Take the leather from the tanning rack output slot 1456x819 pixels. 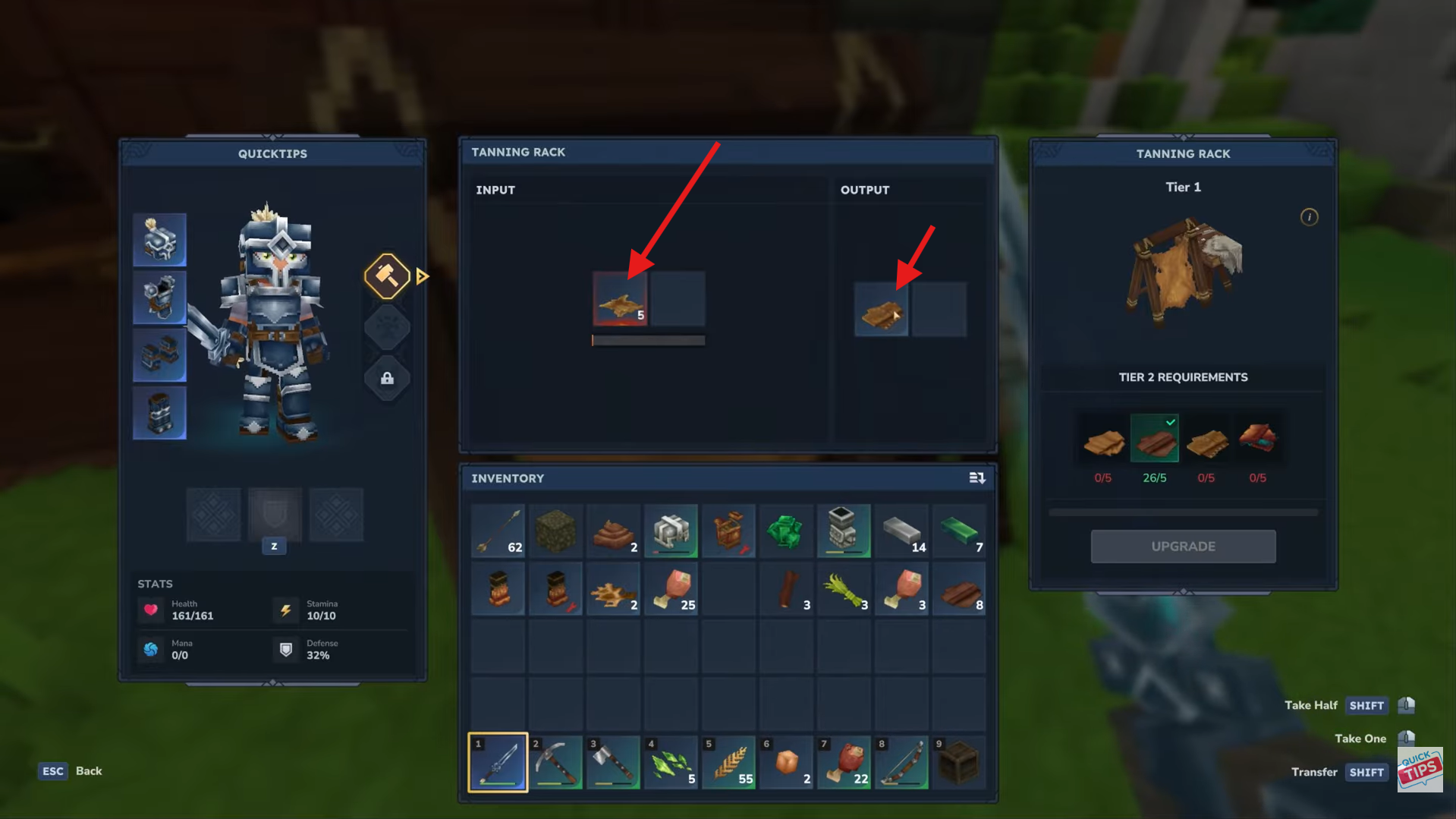coord(881,309)
